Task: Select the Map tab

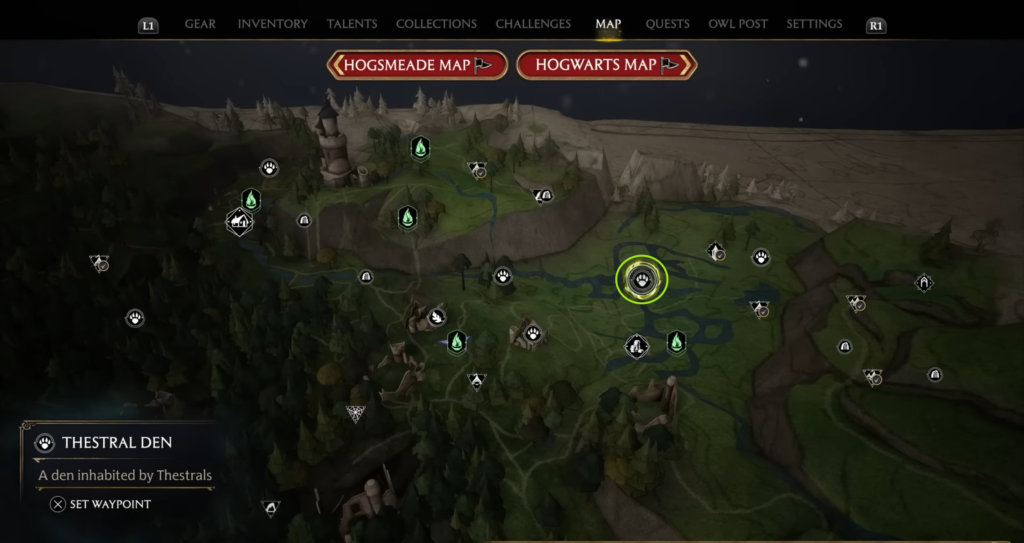Action: [x=608, y=24]
